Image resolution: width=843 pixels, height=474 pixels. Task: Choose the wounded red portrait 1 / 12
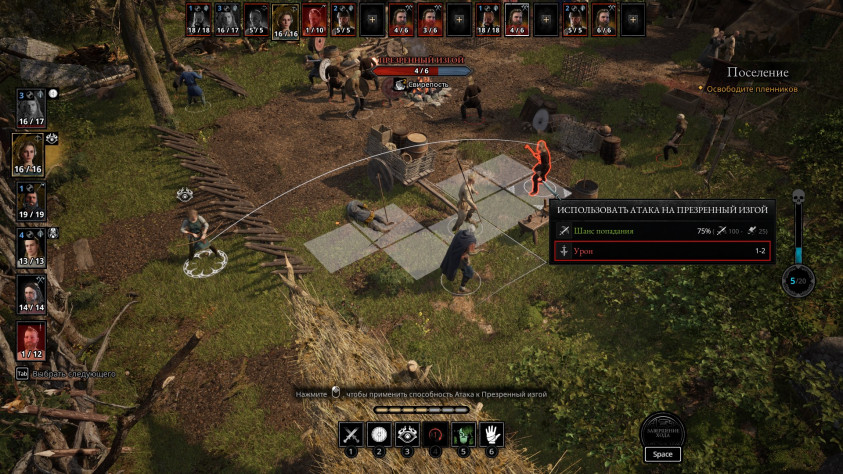[x=30, y=339]
